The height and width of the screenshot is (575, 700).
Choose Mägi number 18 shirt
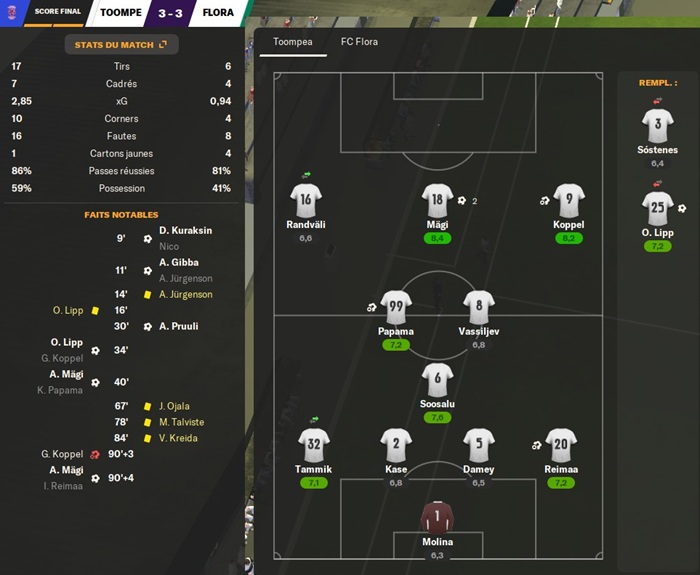pyautogui.click(x=437, y=200)
